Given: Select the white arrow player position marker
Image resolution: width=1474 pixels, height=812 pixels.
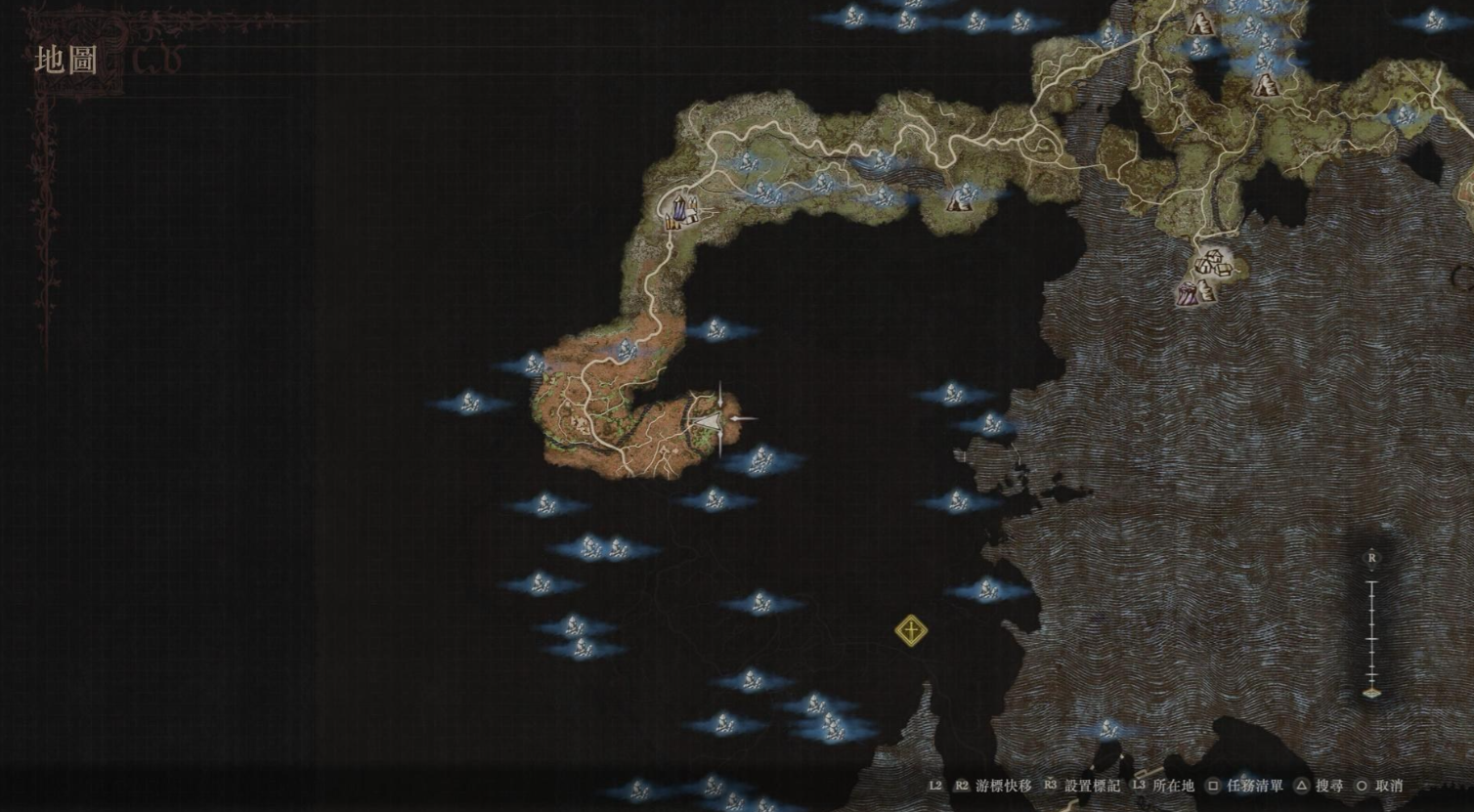Looking at the screenshot, I should [x=709, y=419].
